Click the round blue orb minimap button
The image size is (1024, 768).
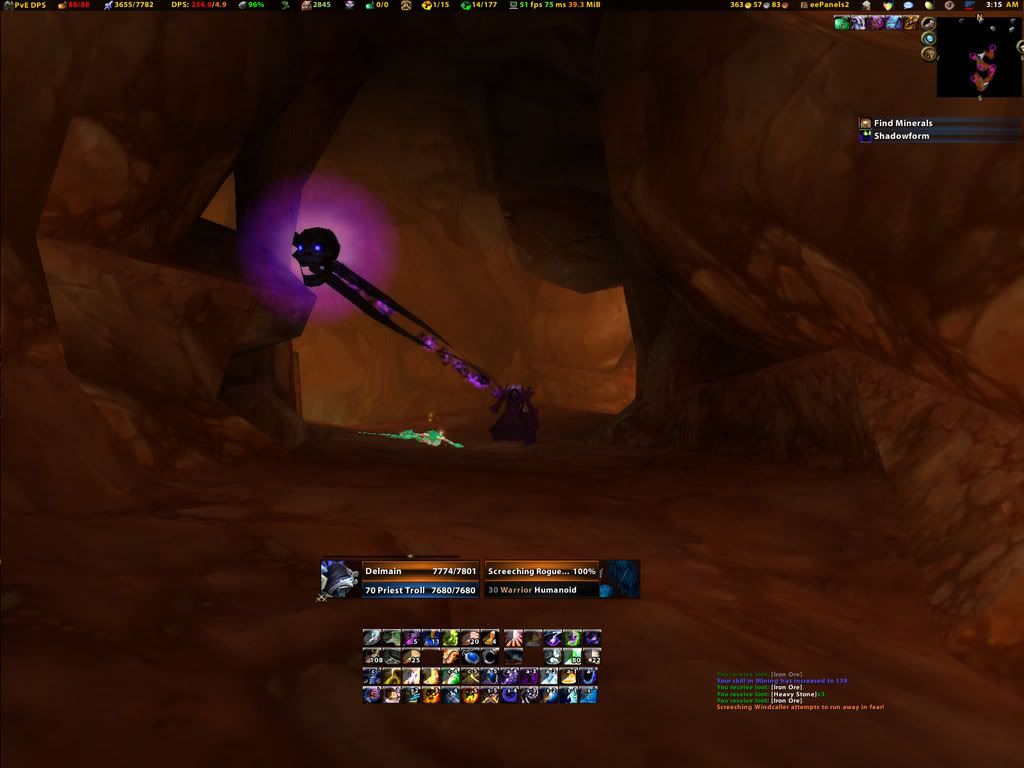[929, 40]
